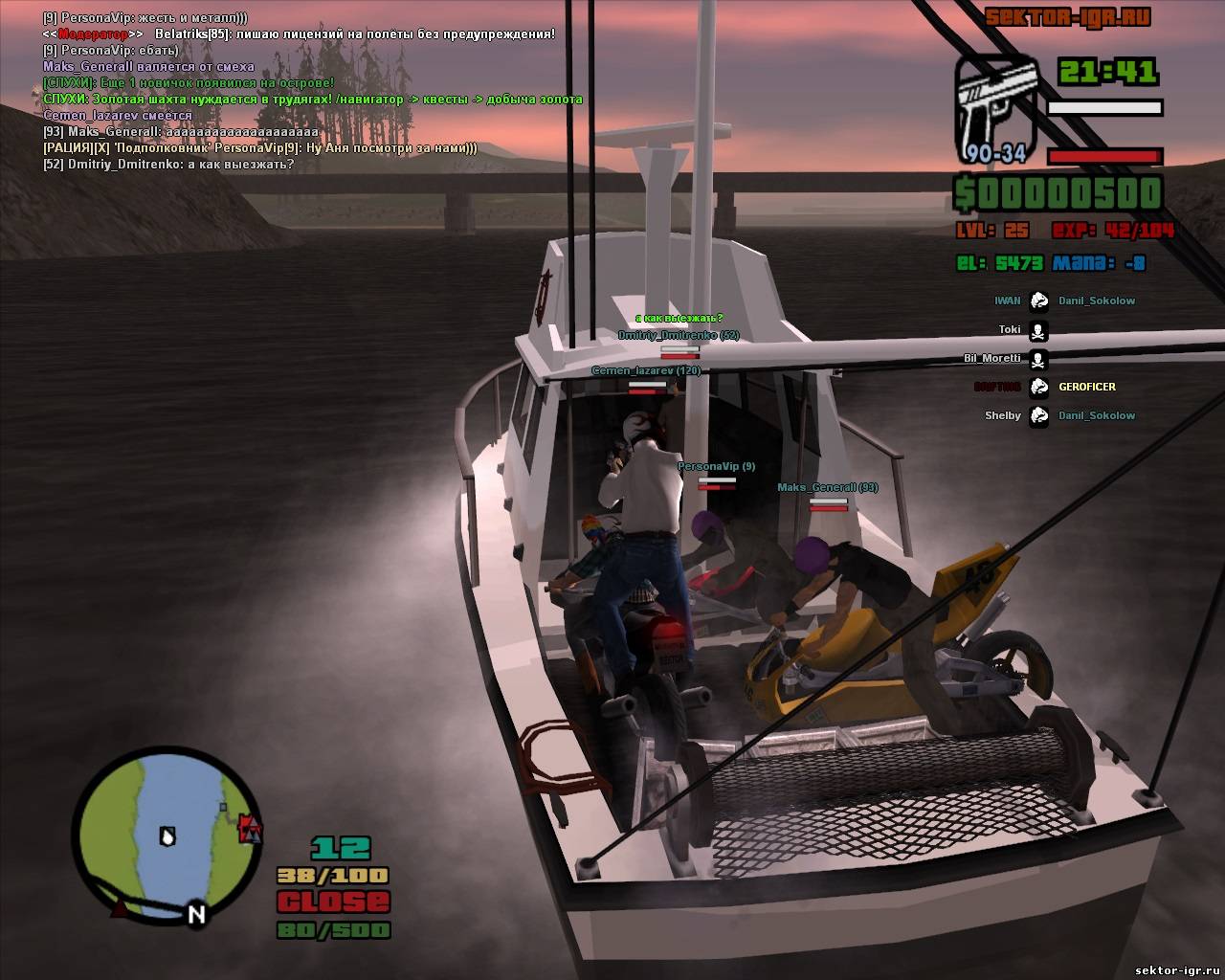Select GEROFICER in the kill feed
The height and width of the screenshot is (980, 1225).
click(x=1086, y=387)
